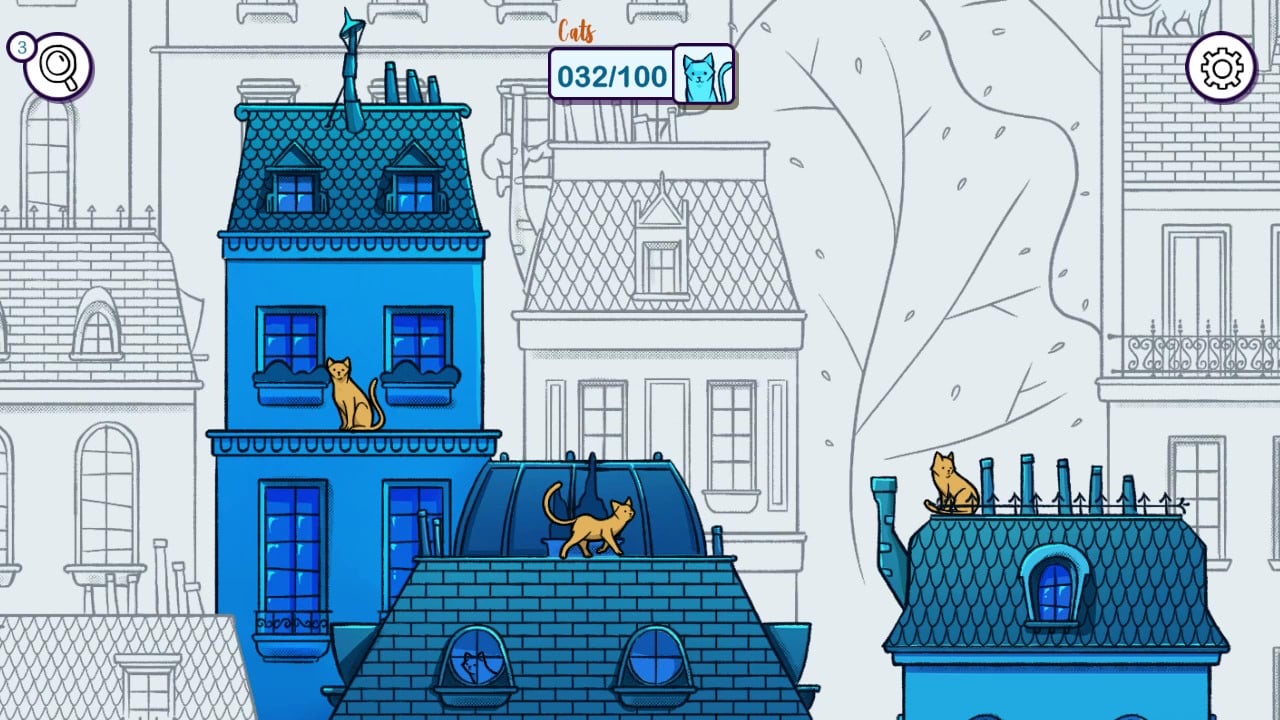Open settings via the gear button top right
The height and width of the screenshot is (720, 1280).
click(1222, 66)
